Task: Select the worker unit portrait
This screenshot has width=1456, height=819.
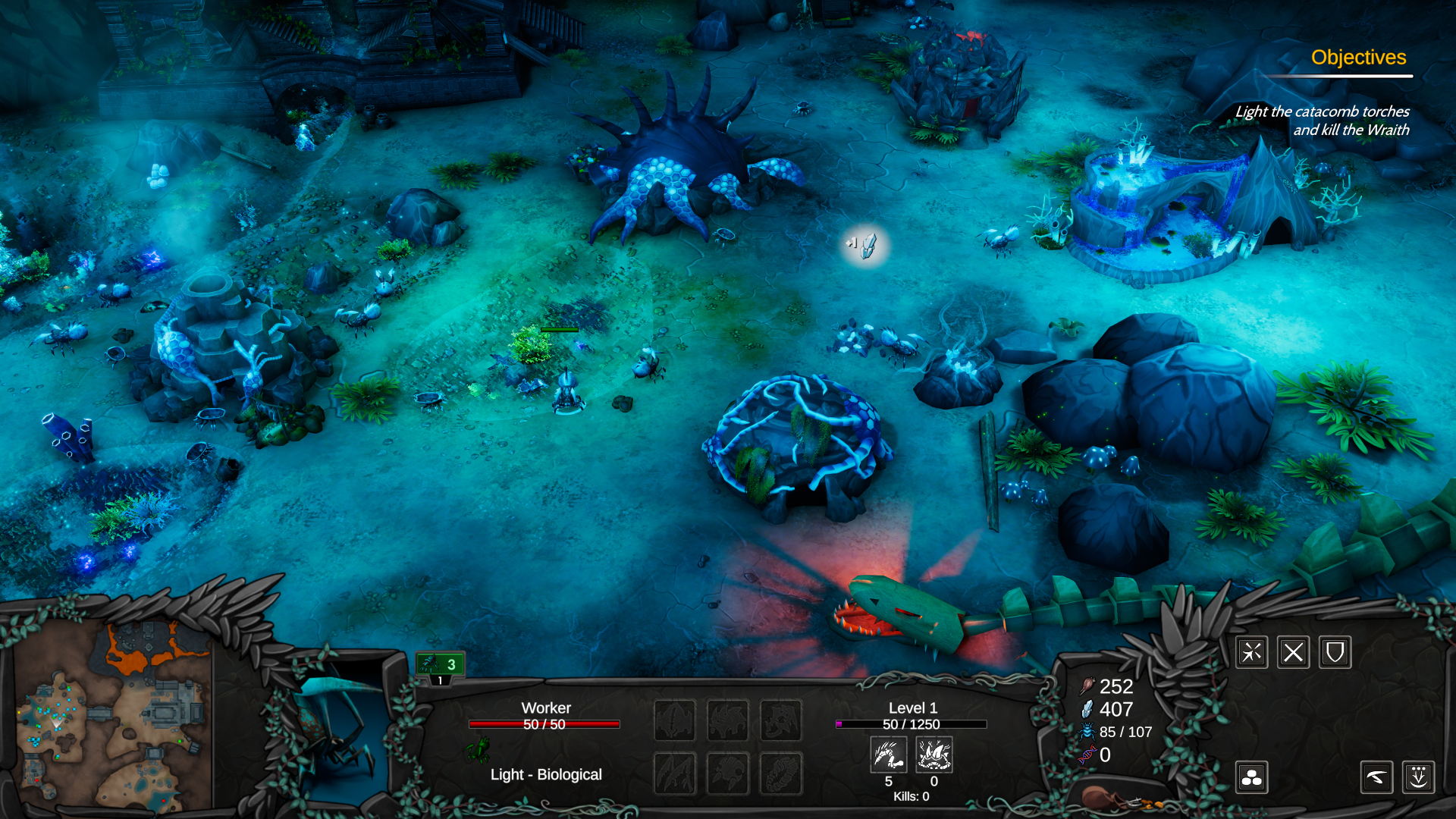Action: click(x=334, y=739)
